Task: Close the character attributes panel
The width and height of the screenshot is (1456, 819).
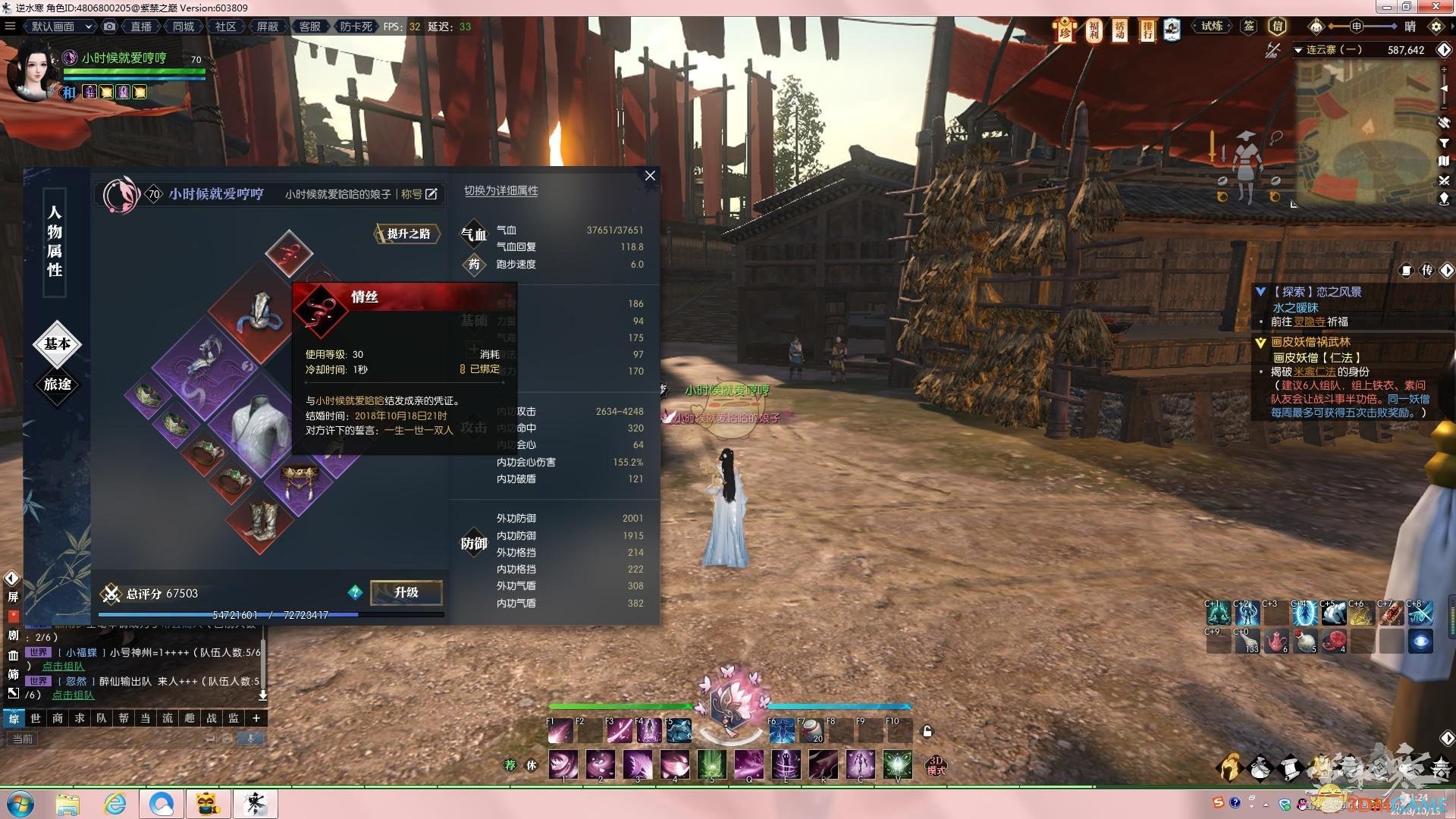Action: [x=650, y=176]
